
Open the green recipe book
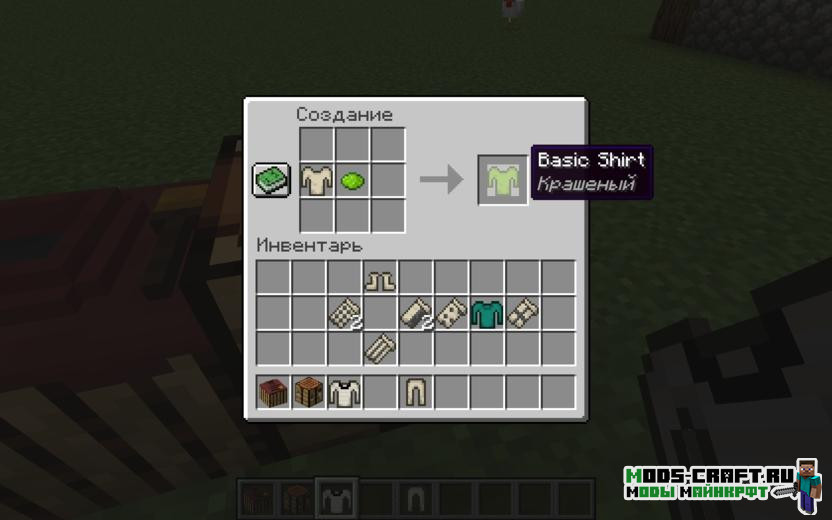[x=271, y=181]
